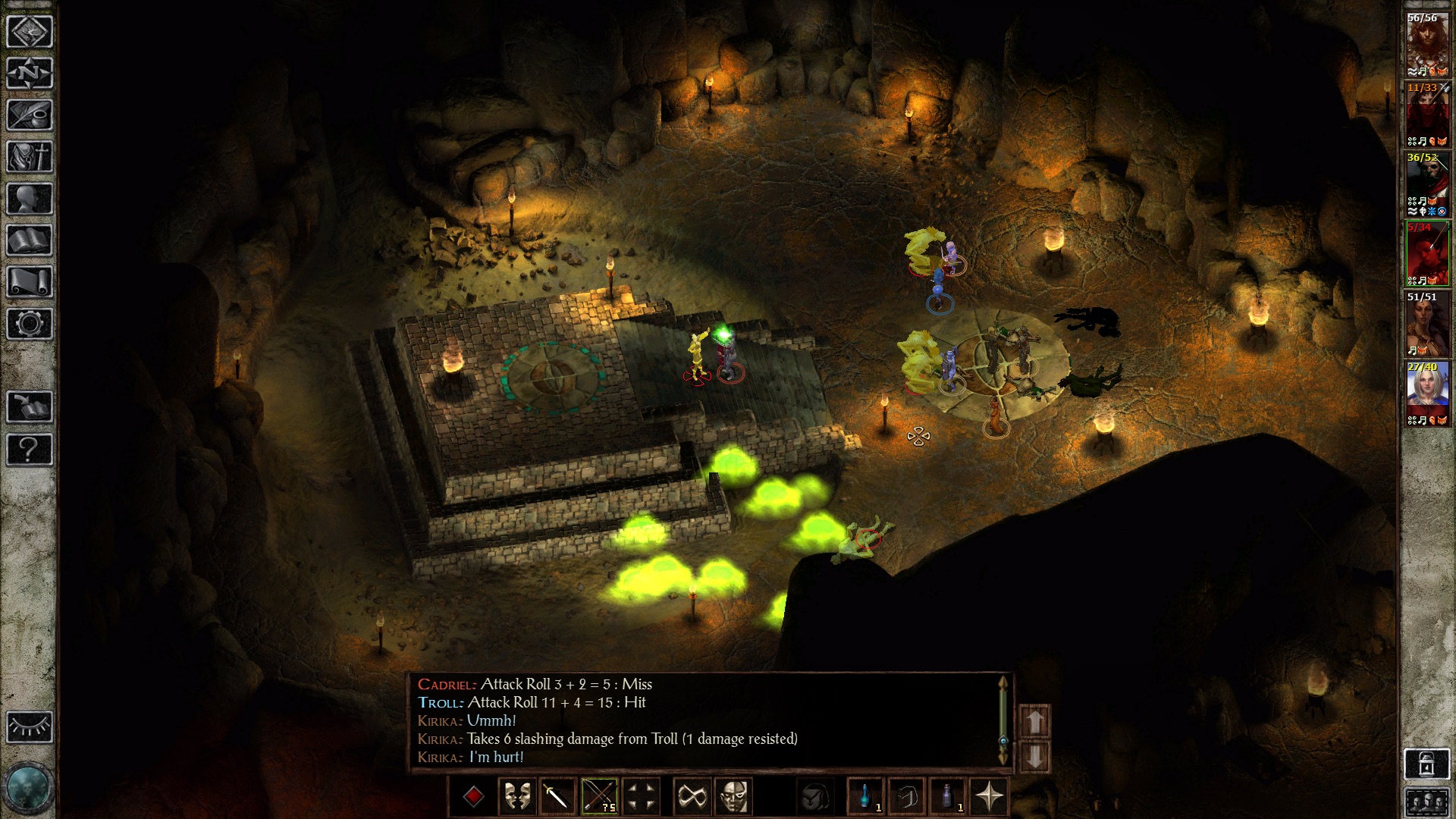The width and height of the screenshot is (1456, 819).
Task: Select the badly wounded 5/34 portrait
Action: pos(1426,254)
